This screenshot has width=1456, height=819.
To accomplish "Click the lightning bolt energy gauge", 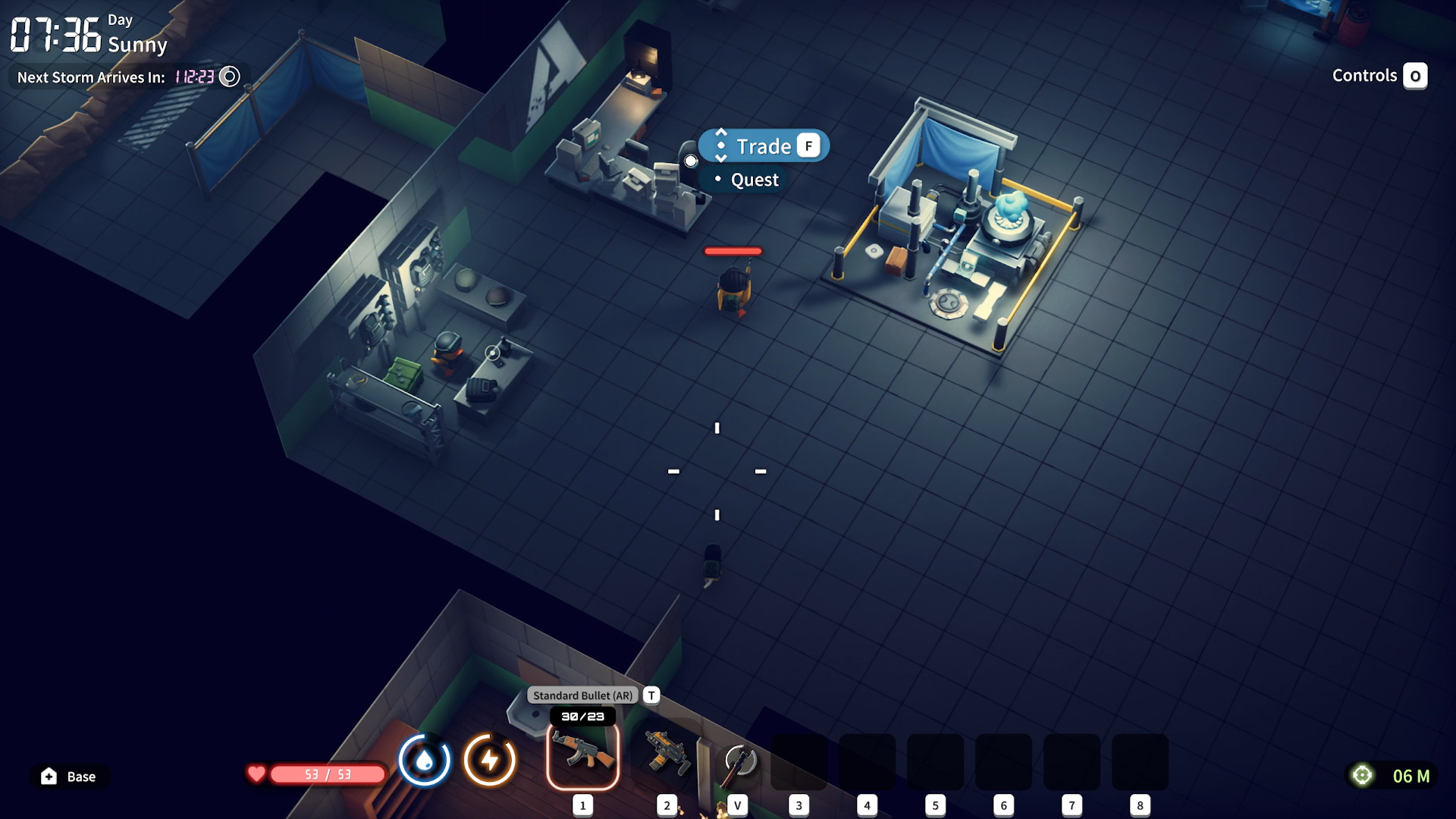I will [490, 760].
